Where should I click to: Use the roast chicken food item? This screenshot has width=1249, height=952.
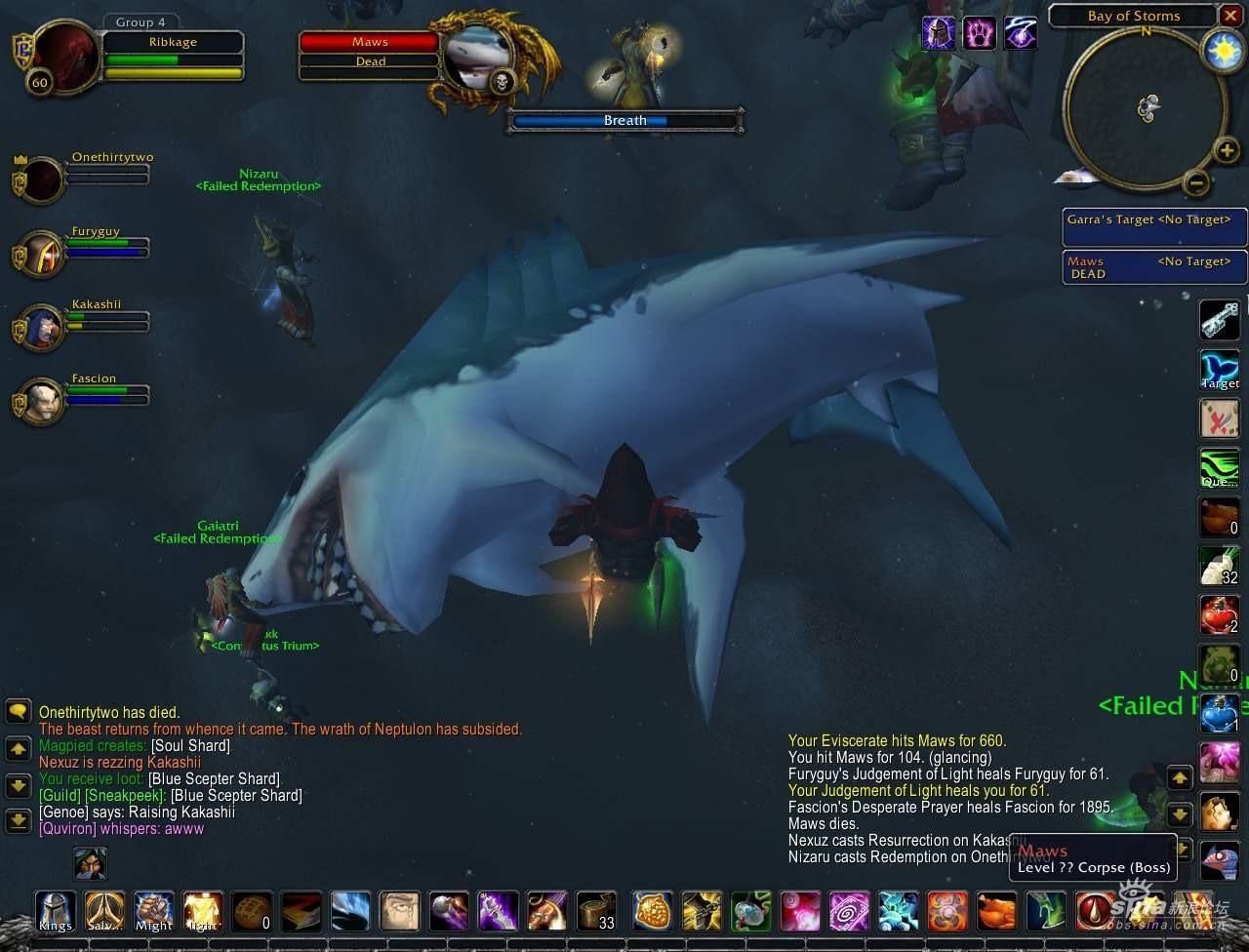[x=996, y=911]
